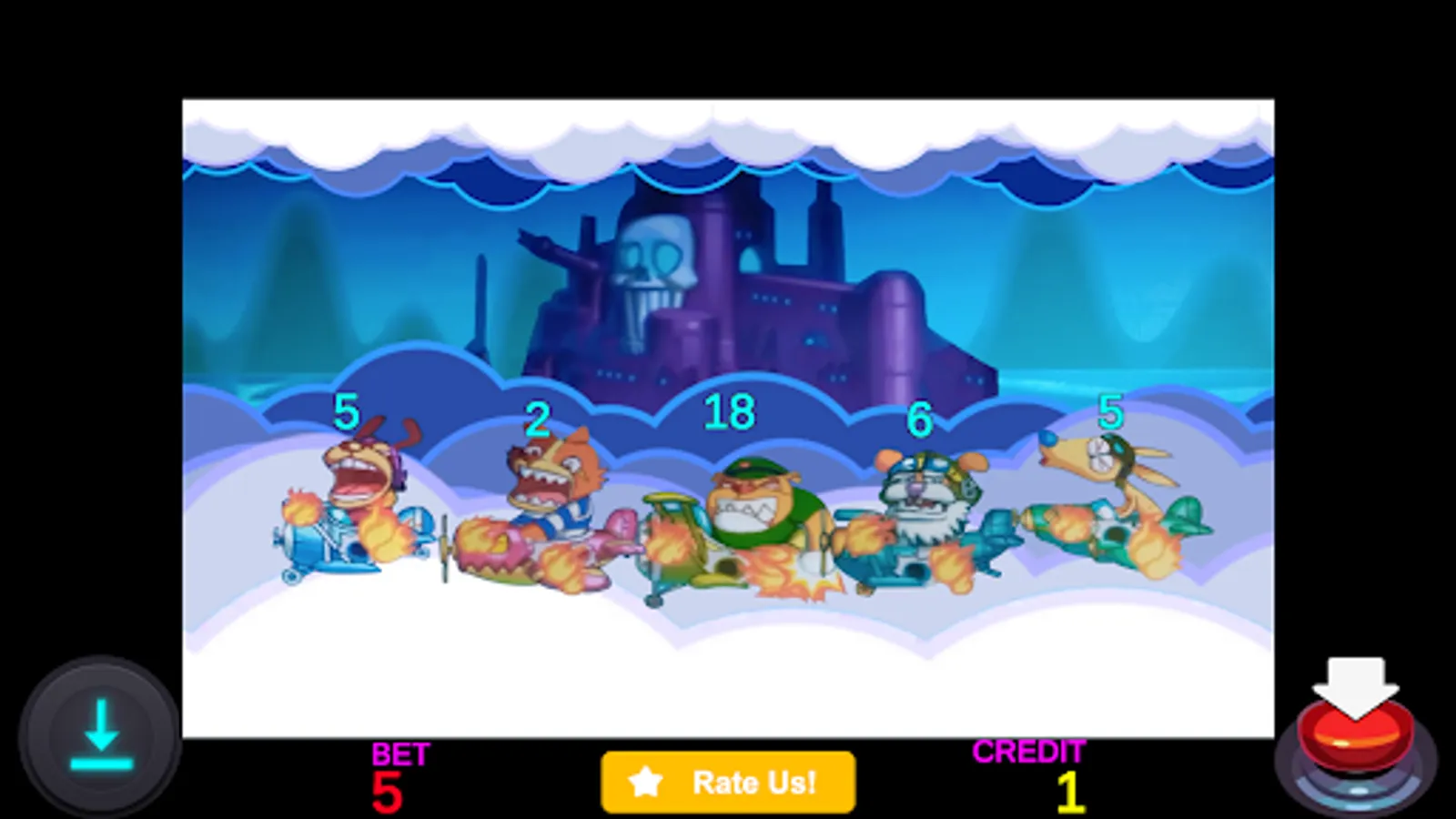Click the BET label text

coord(400,753)
